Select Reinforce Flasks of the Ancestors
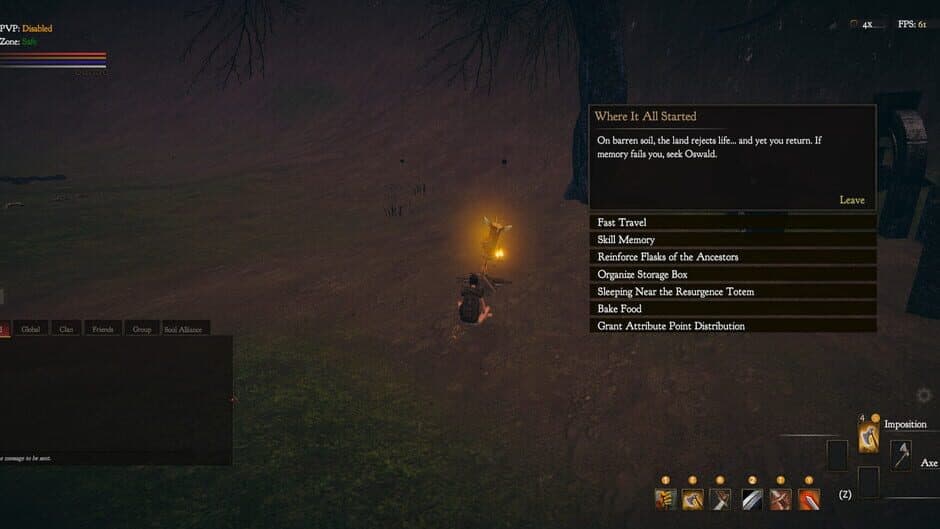The image size is (940, 529). click(732, 257)
